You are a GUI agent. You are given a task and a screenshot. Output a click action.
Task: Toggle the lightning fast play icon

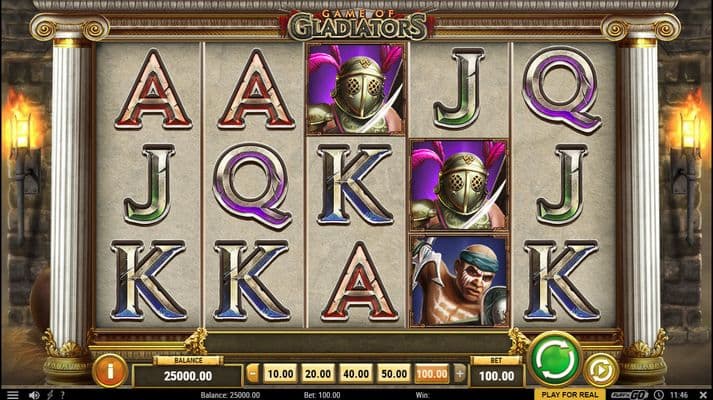50,394
